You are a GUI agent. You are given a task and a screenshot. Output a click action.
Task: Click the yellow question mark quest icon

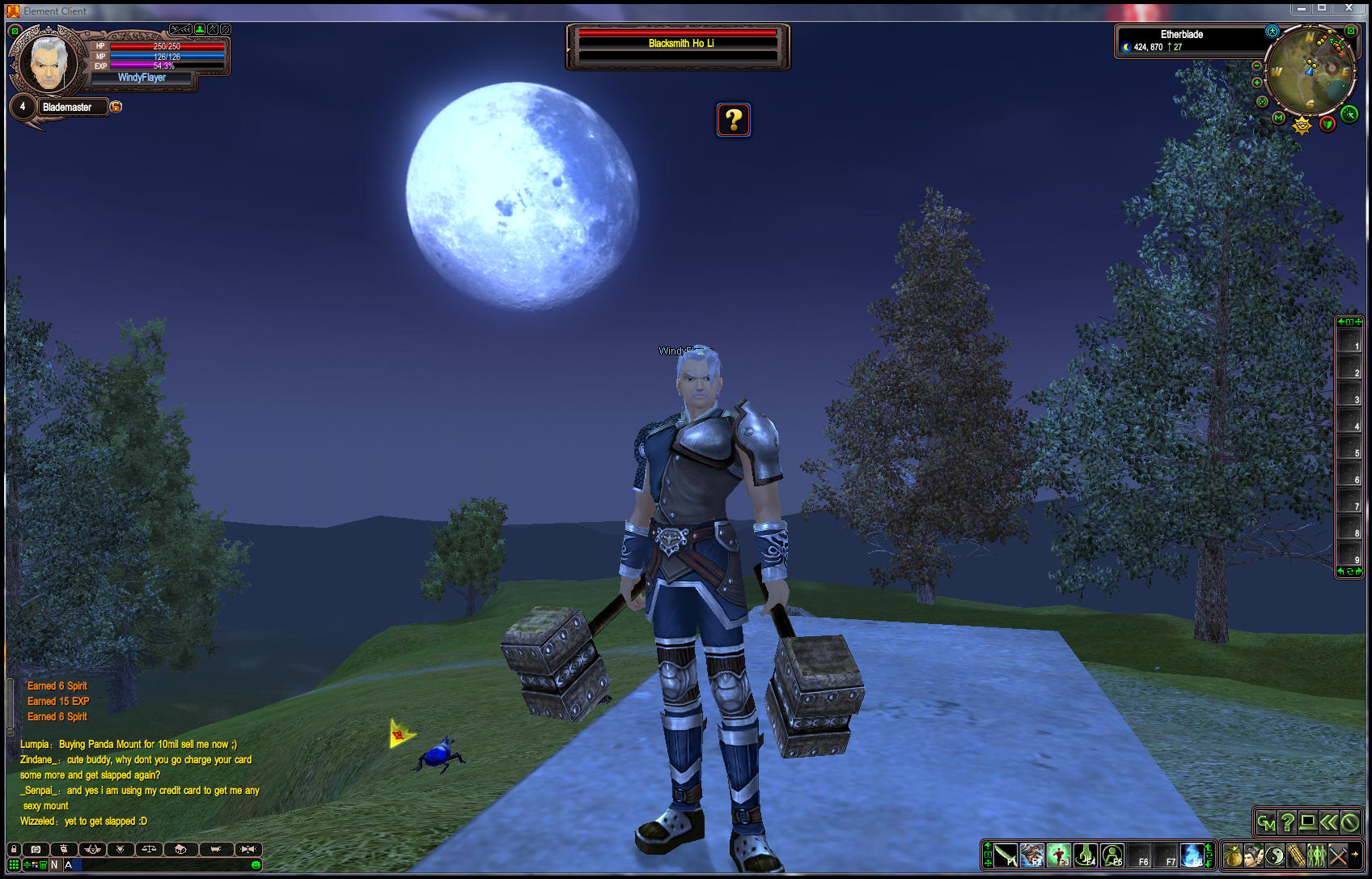point(734,120)
